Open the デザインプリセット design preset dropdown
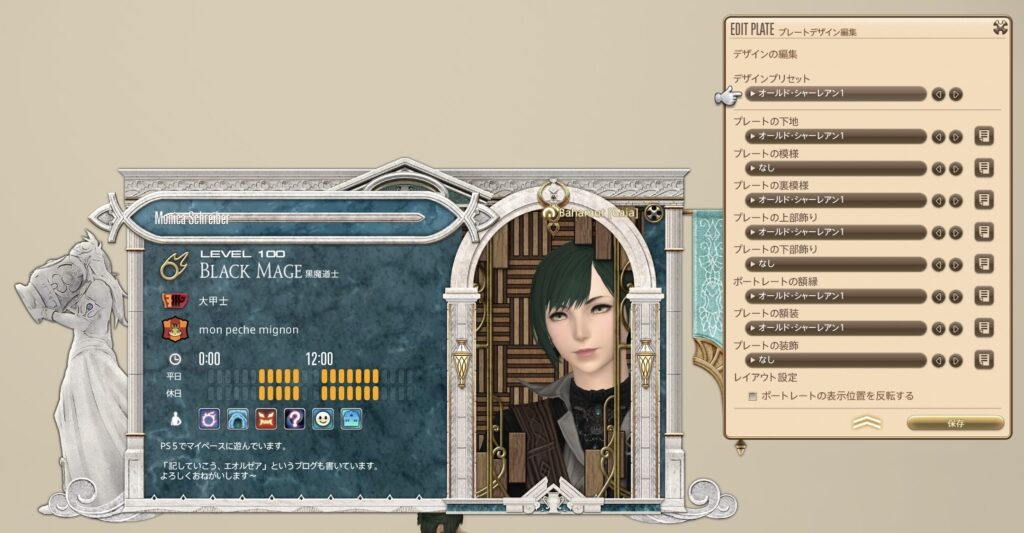This screenshot has width=1024, height=533. coord(837,94)
